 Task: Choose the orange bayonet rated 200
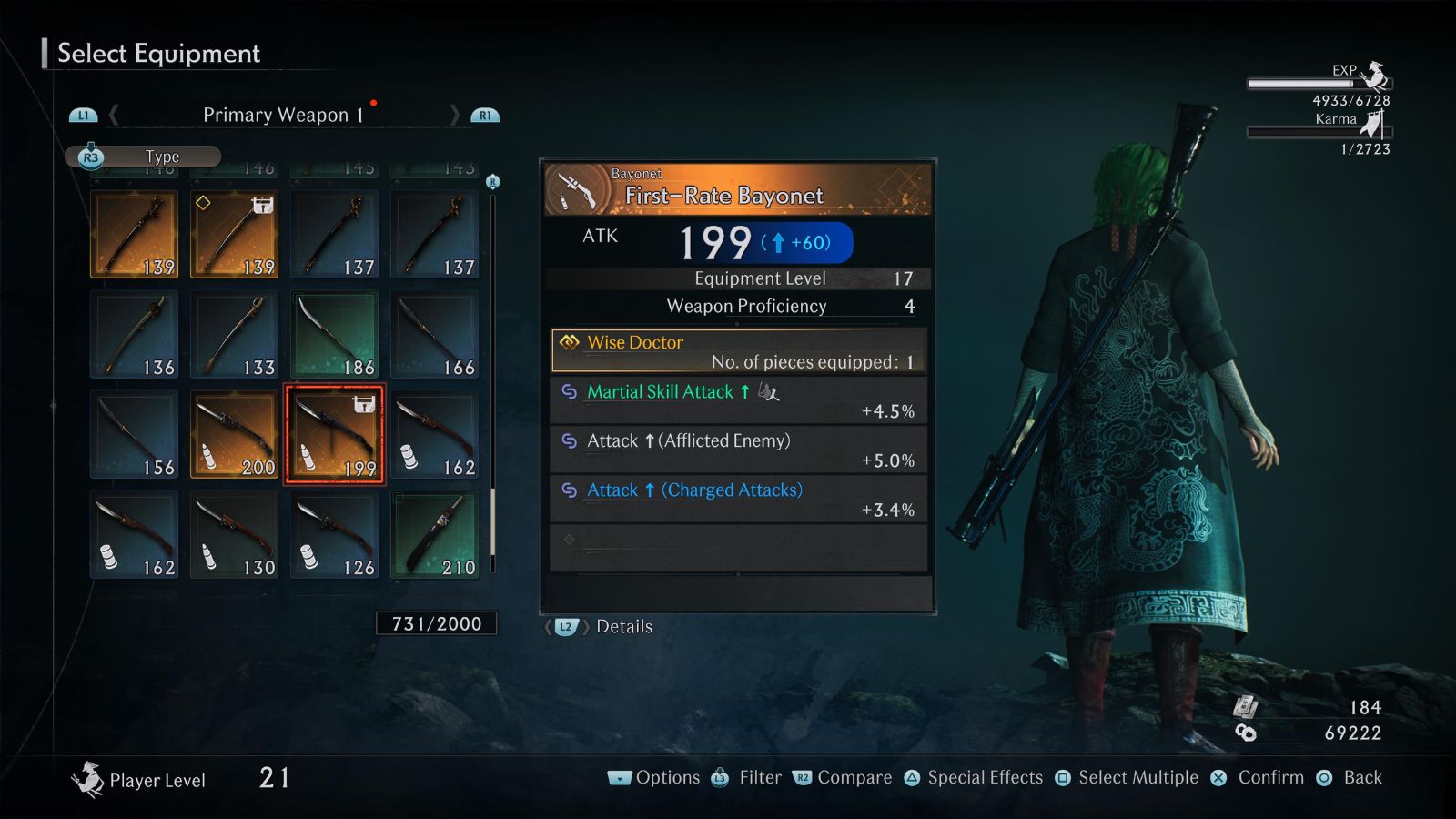(234, 434)
